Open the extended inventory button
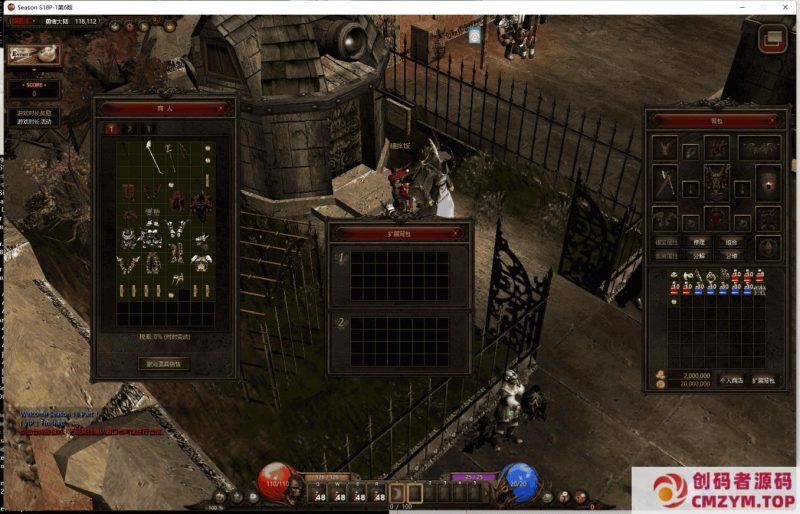The width and height of the screenshot is (800, 514). click(764, 380)
